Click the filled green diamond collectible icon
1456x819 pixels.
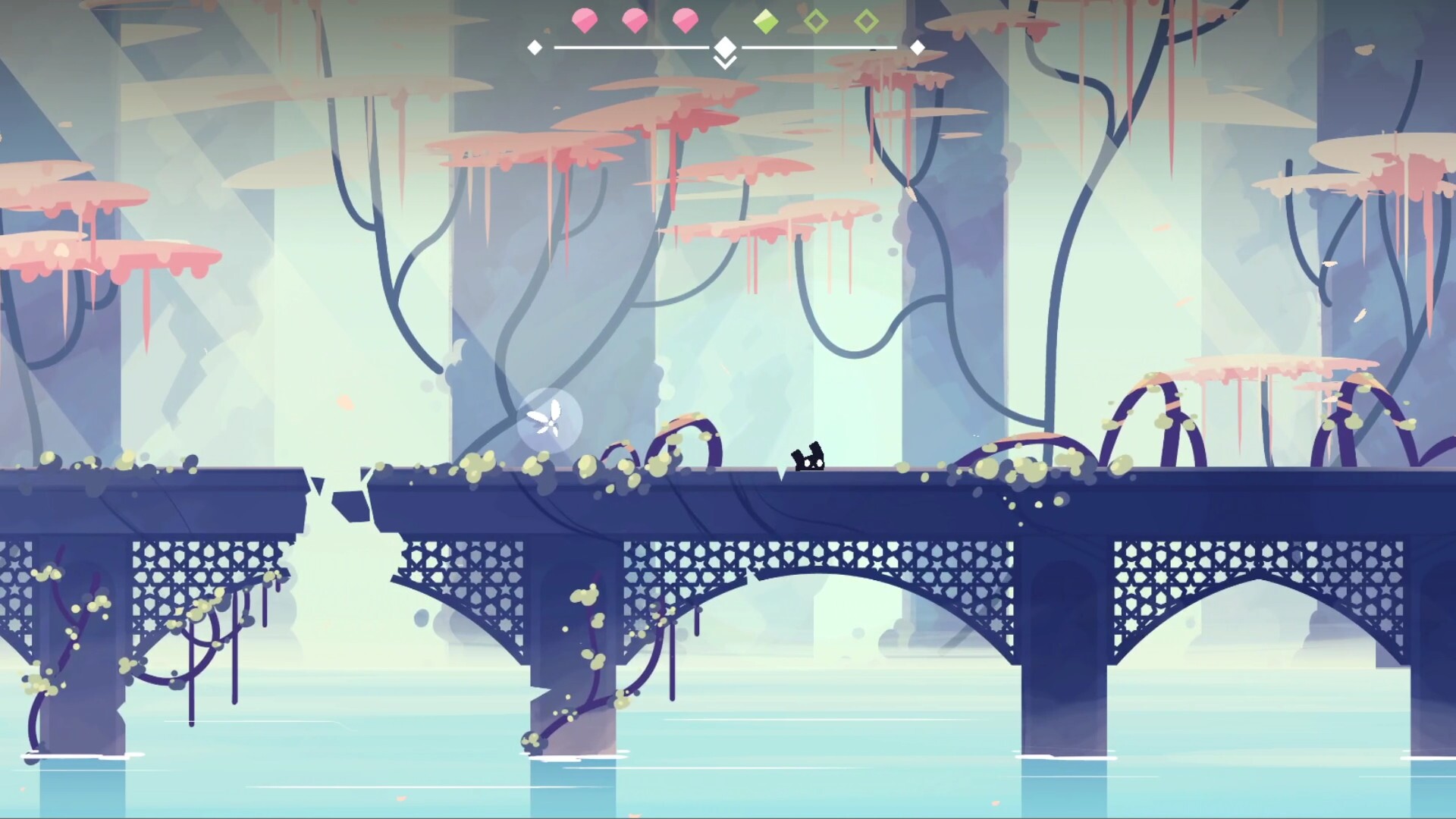click(767, 21)
